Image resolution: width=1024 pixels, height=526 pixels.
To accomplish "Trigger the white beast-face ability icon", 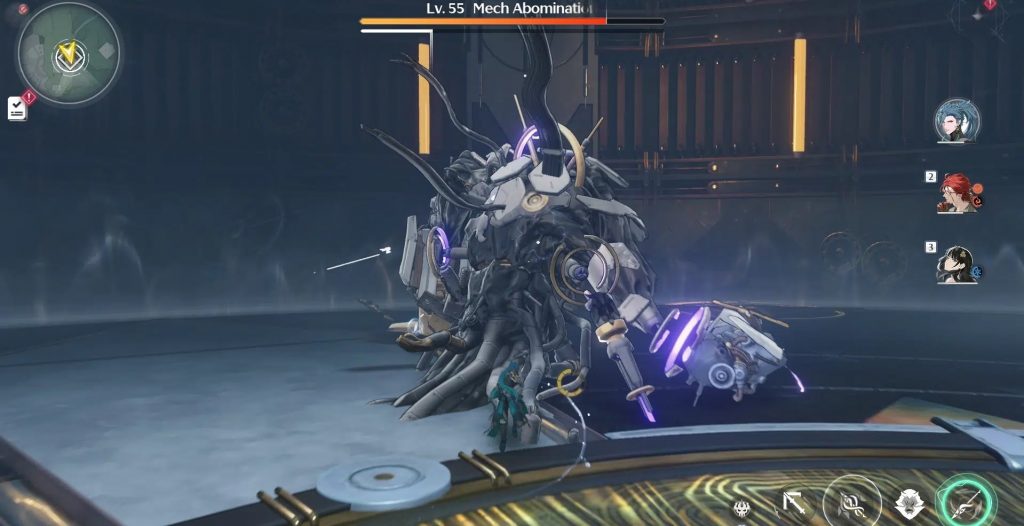I will [x=909, y=505].
